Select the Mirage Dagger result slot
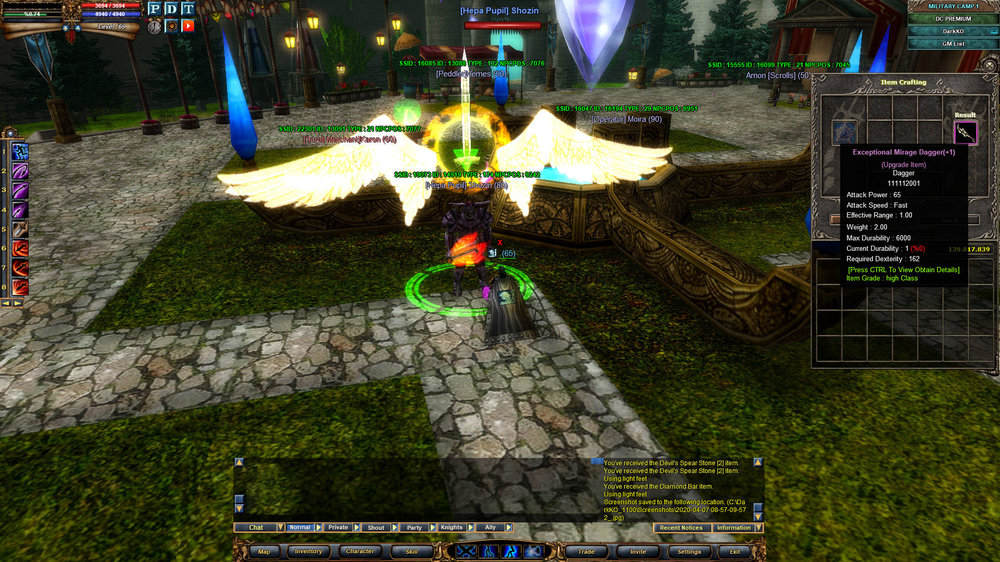This screenshot has width=1000, height=562. pyautogui.click(x=965, y=132)
